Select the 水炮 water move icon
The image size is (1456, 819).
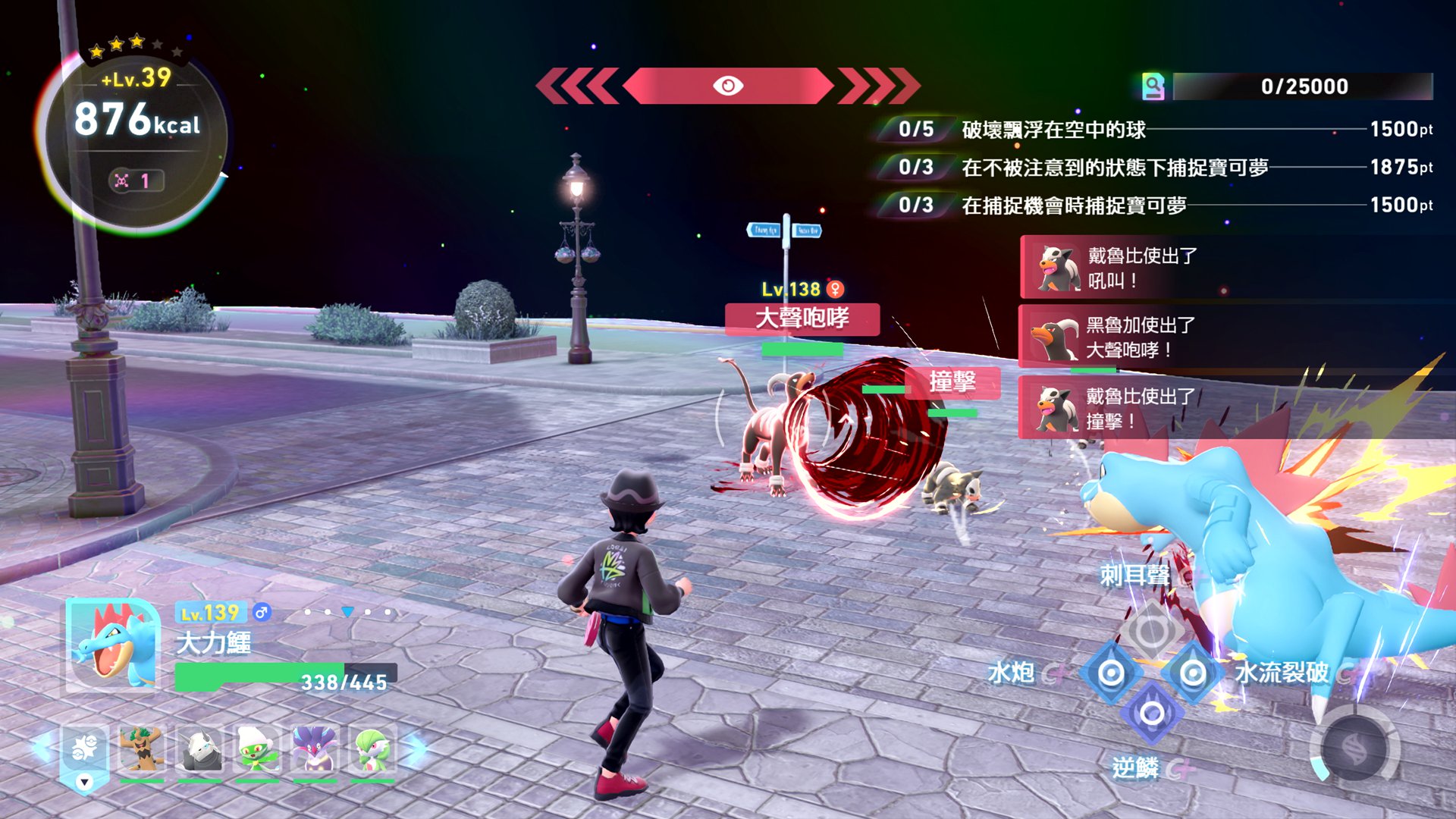pyautogui.click(x=1111, y=673)
